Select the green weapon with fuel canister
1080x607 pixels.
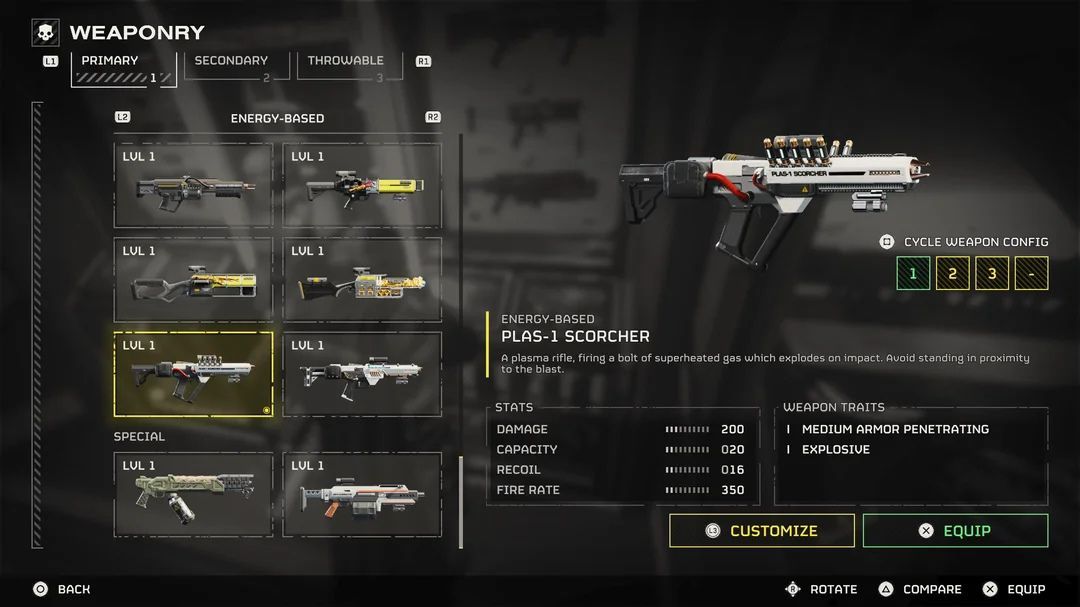[193, 494]
